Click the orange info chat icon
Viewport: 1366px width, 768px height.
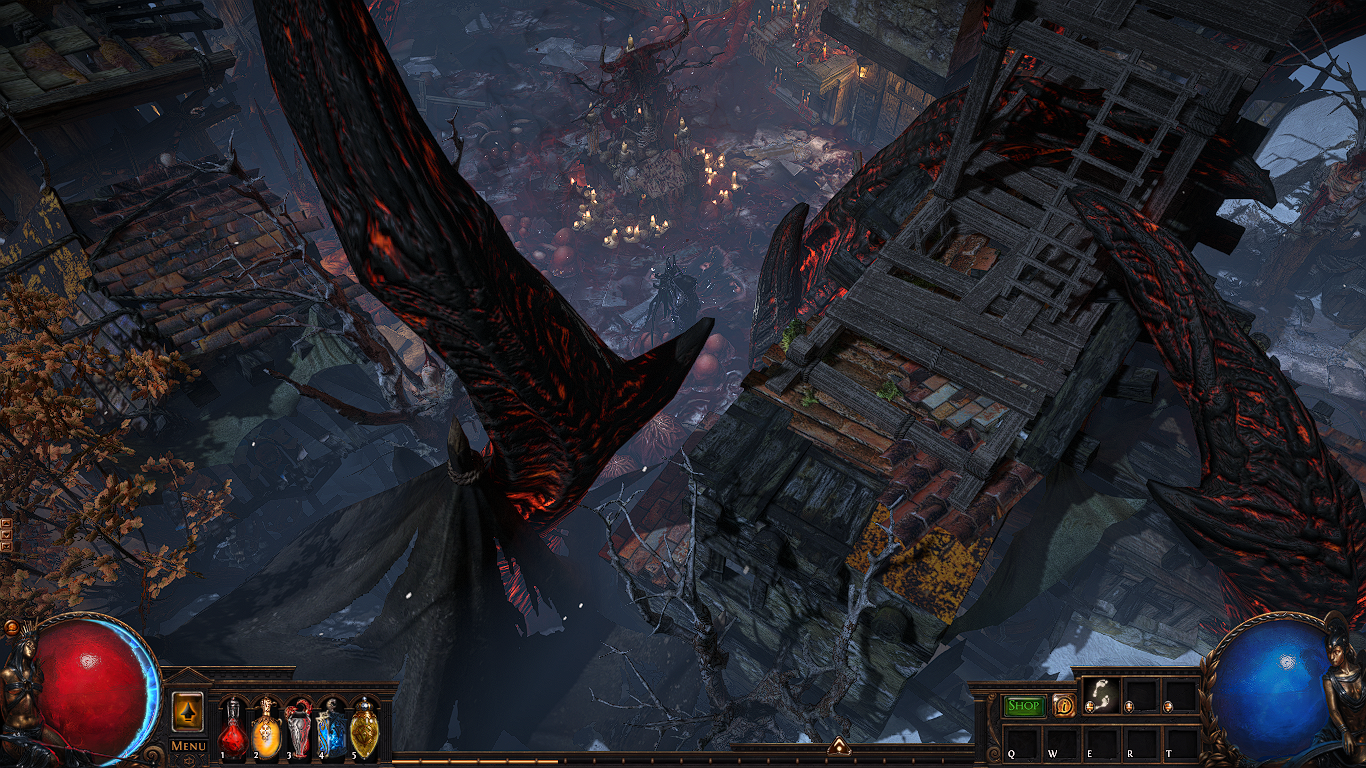pos(1064,705)
